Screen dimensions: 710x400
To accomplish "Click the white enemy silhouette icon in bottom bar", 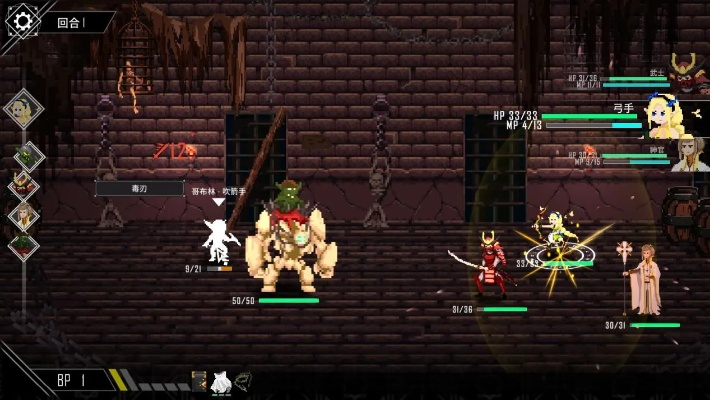I will click(221, 381).
